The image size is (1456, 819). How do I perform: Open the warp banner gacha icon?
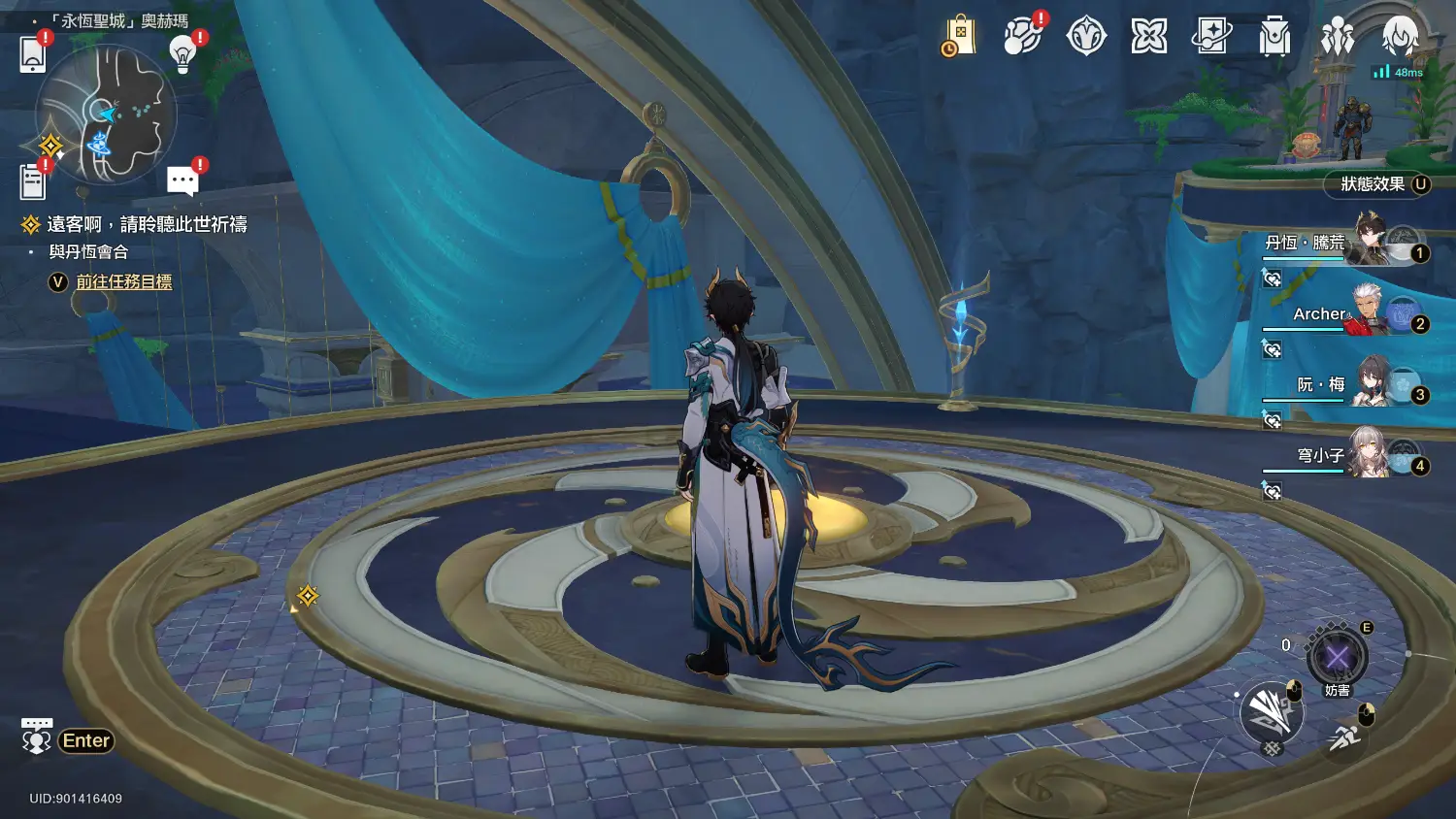click(x=1212, y=37)
